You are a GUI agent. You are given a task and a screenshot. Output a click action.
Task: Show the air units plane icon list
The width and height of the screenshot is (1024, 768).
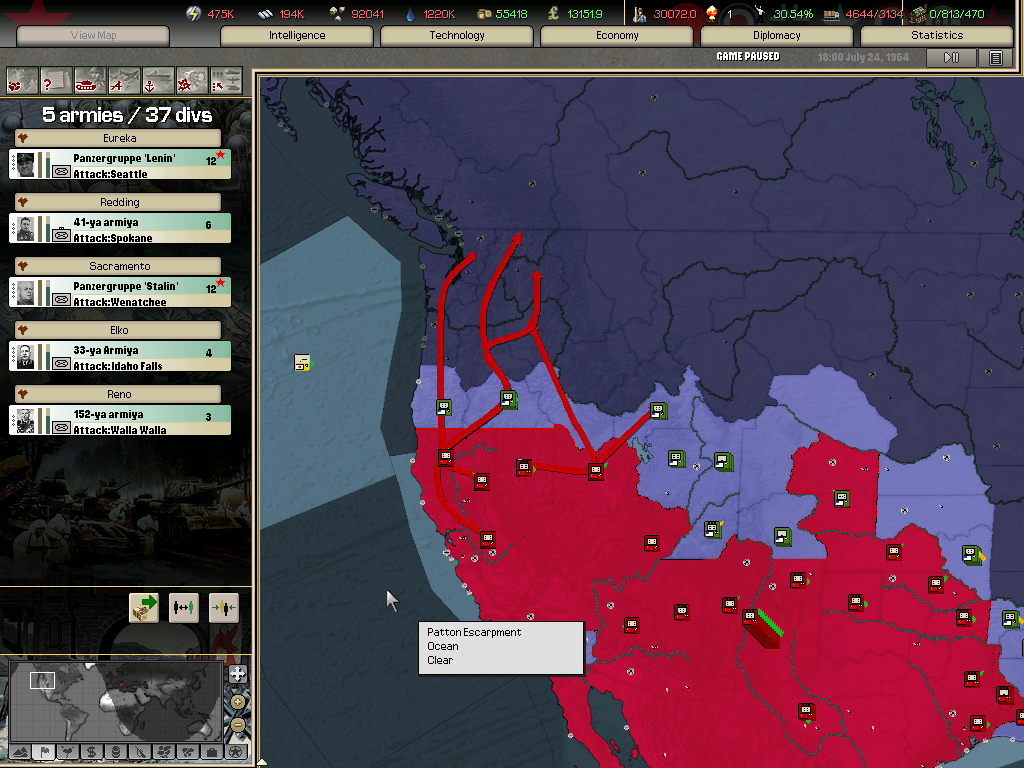point(124,80)
